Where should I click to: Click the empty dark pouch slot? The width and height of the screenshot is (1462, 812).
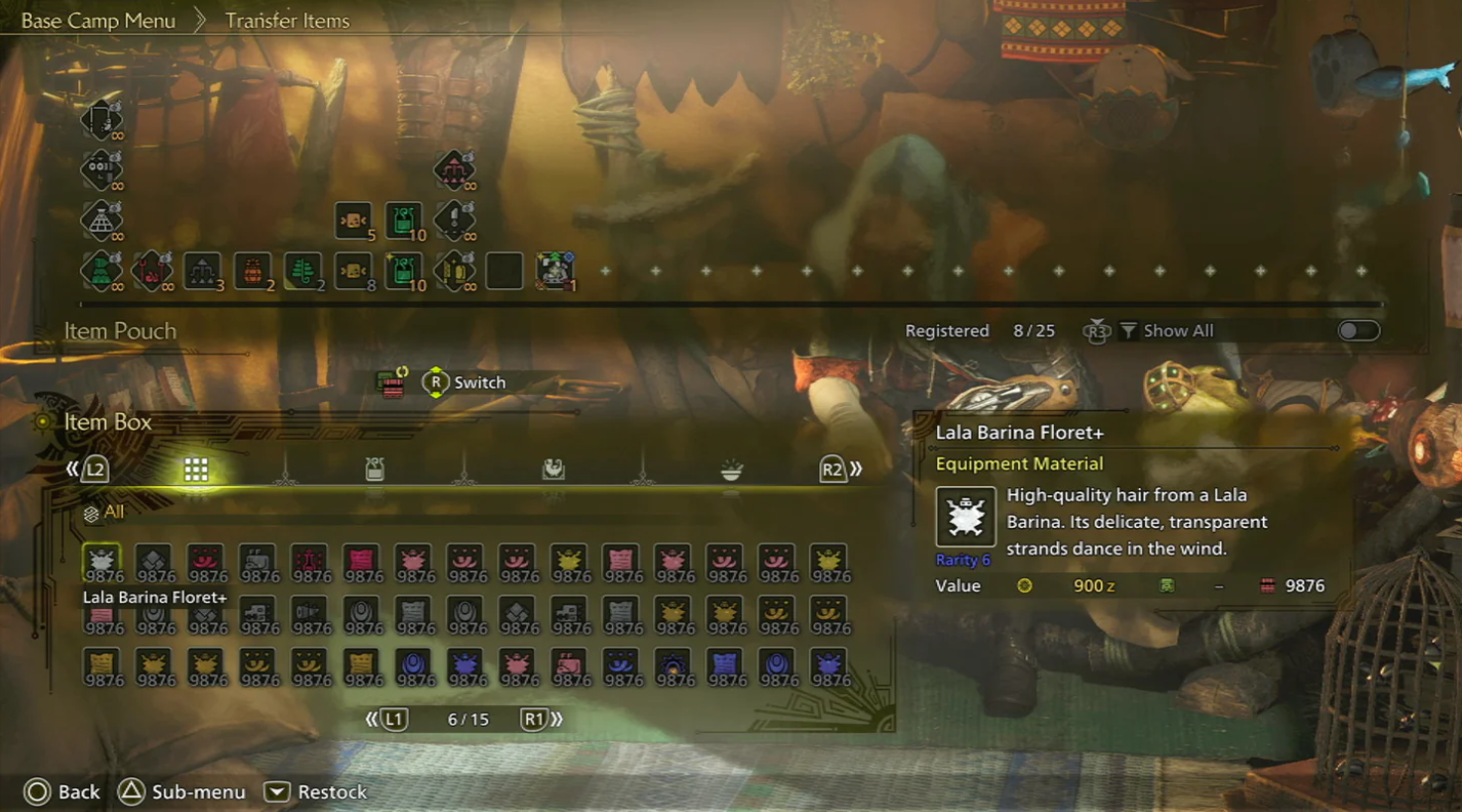(x=504, y=270)
